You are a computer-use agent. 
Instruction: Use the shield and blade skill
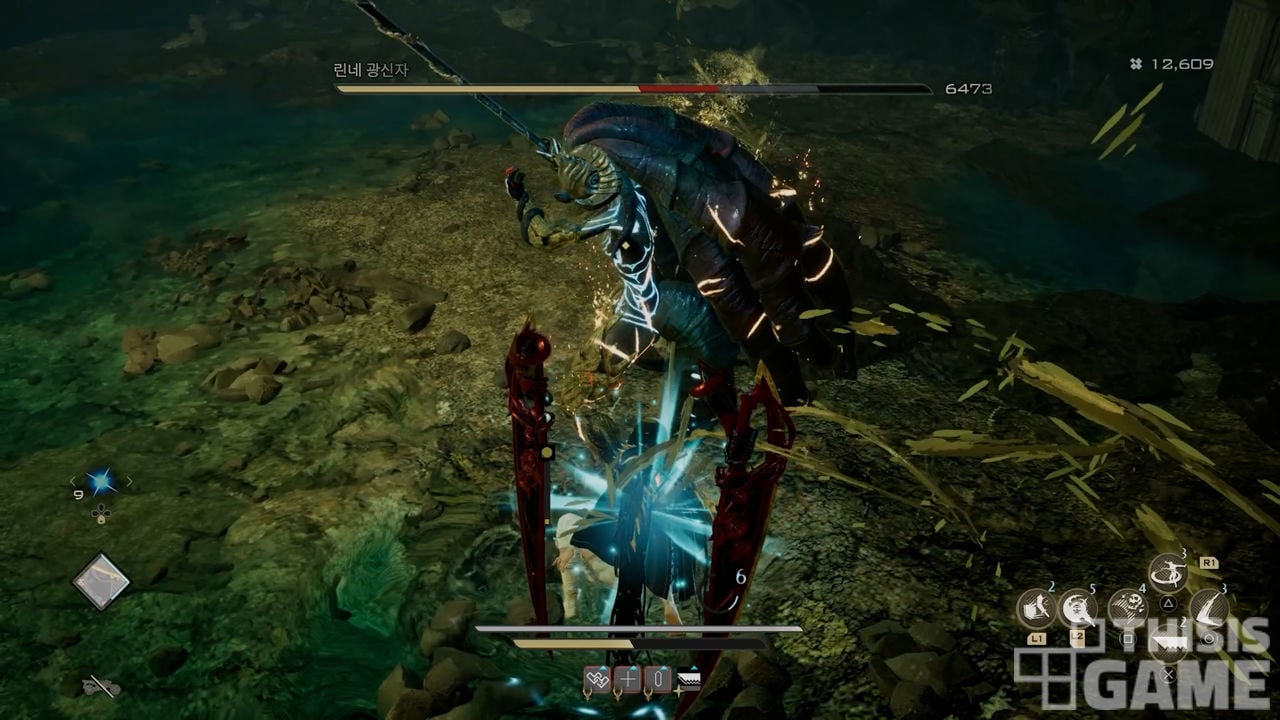(x=1036, y=608)
